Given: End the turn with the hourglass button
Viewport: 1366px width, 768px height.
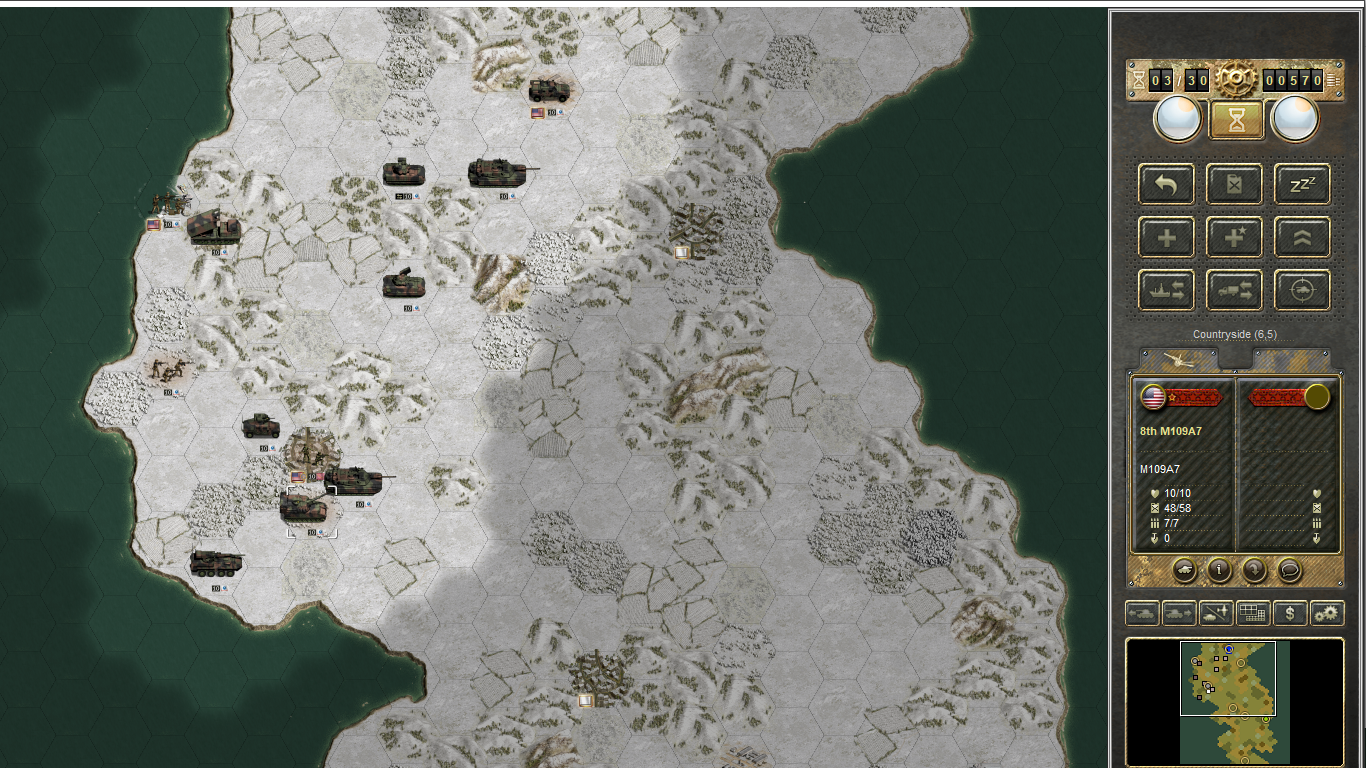Looking at the screenshot, I should point(1237,120).
